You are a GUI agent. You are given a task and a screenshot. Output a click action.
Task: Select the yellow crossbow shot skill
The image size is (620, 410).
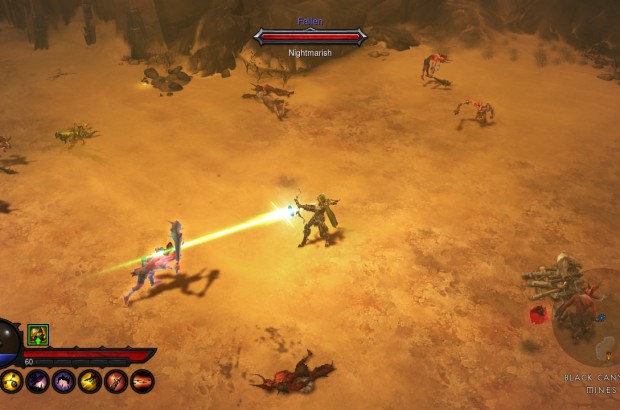click(x=90, y=381)
